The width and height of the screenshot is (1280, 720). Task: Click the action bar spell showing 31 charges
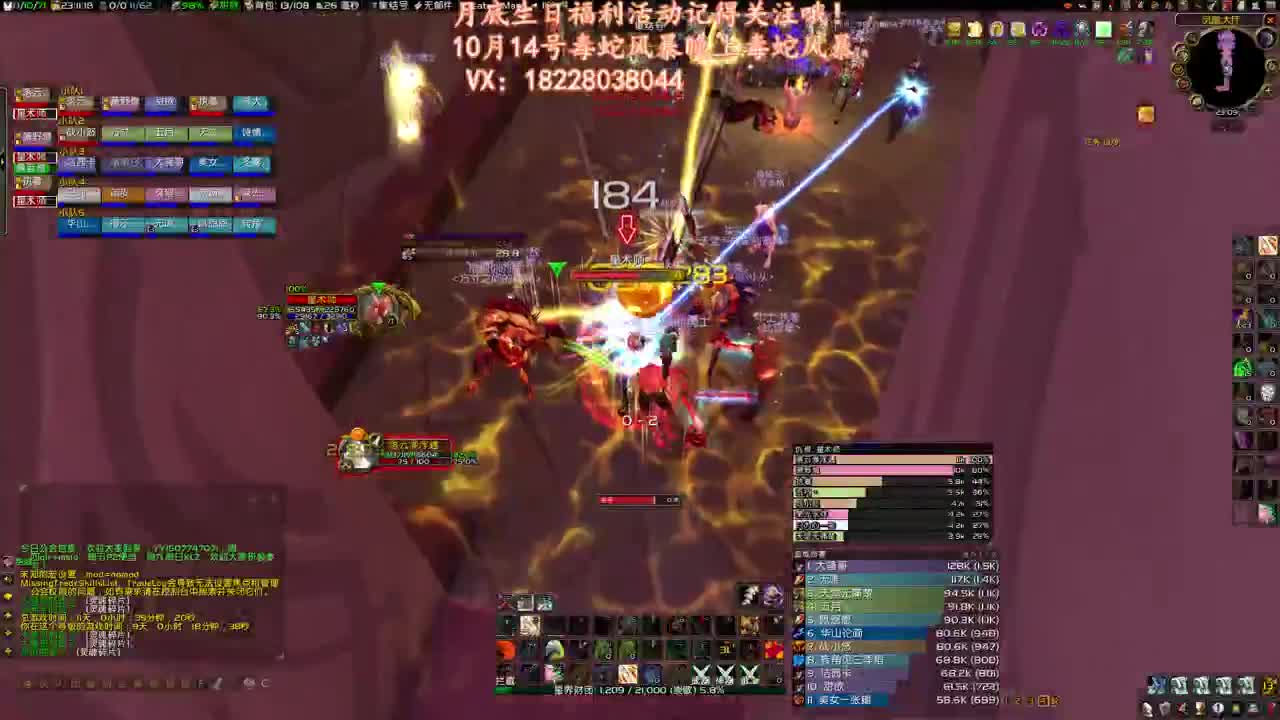coord(726,649)
